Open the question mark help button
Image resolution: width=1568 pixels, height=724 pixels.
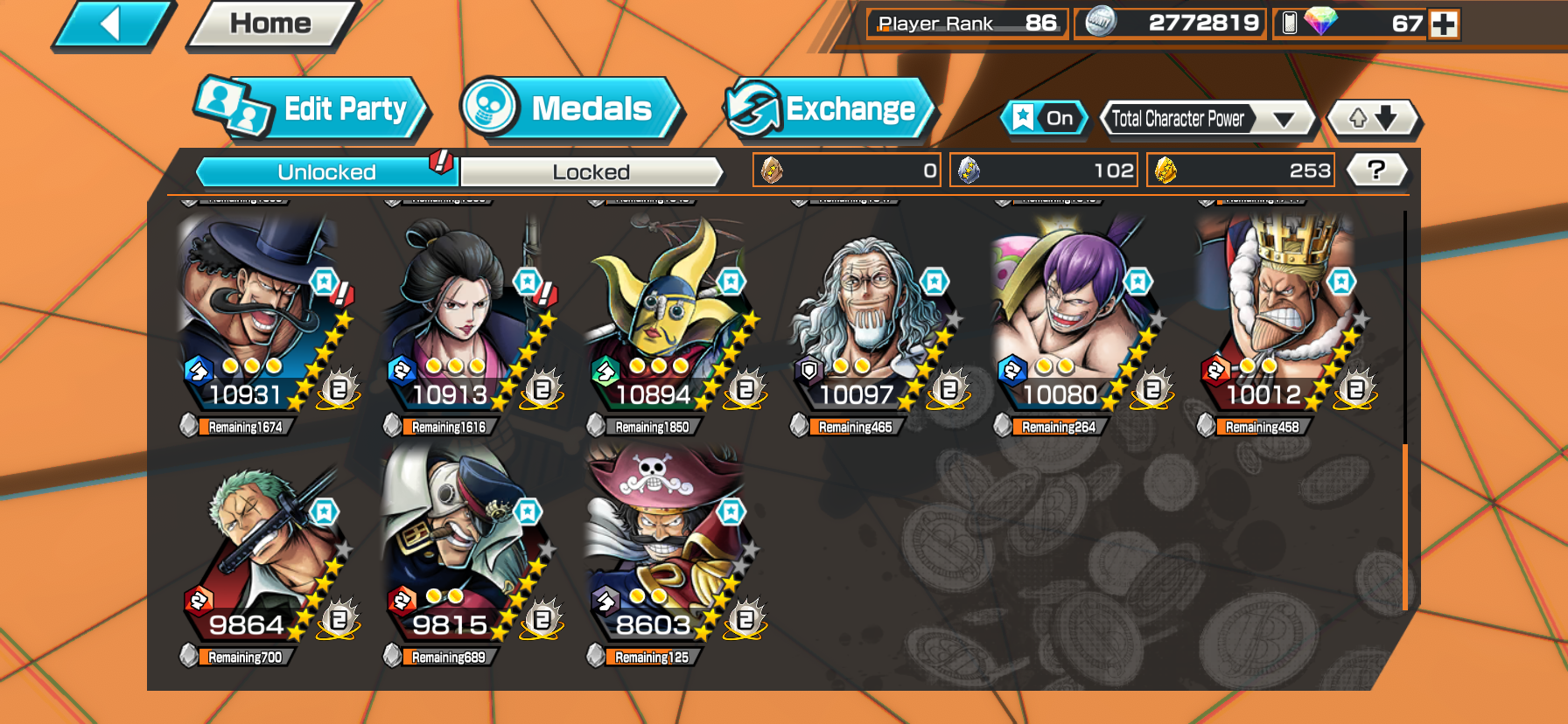pyautogui.click(x=1375, y=170)
